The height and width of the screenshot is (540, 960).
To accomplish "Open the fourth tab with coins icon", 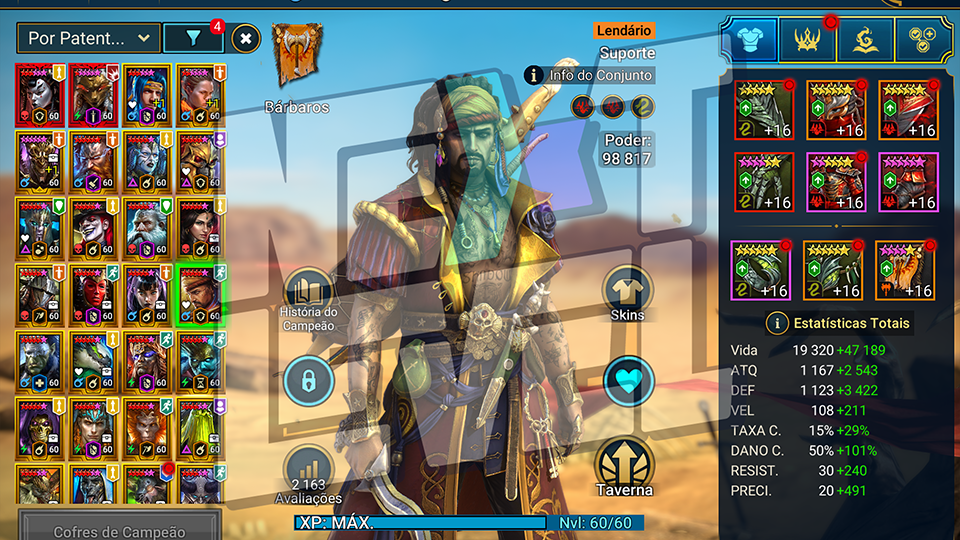I will point(923,41).
